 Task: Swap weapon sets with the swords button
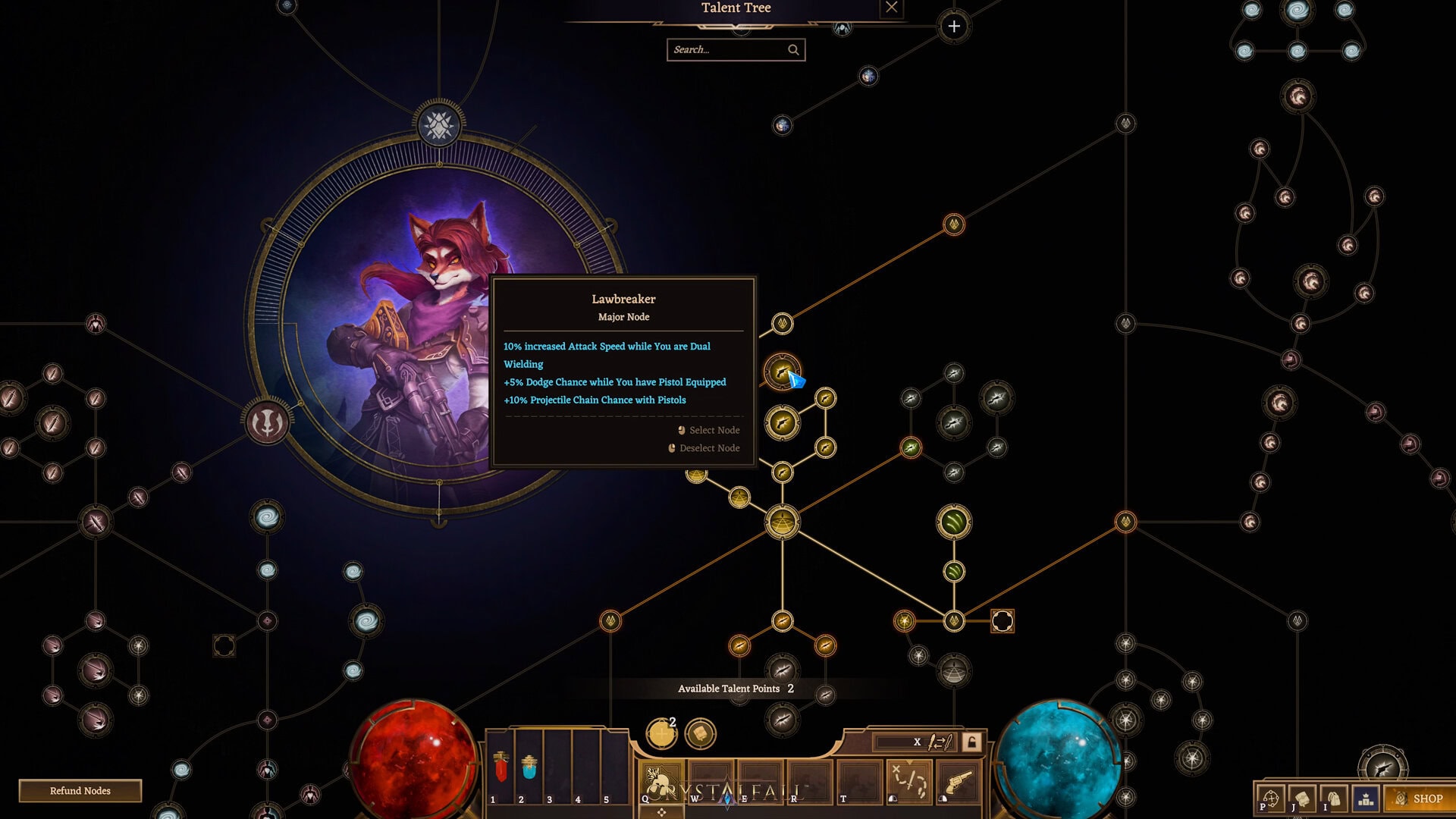pos(940,742)
